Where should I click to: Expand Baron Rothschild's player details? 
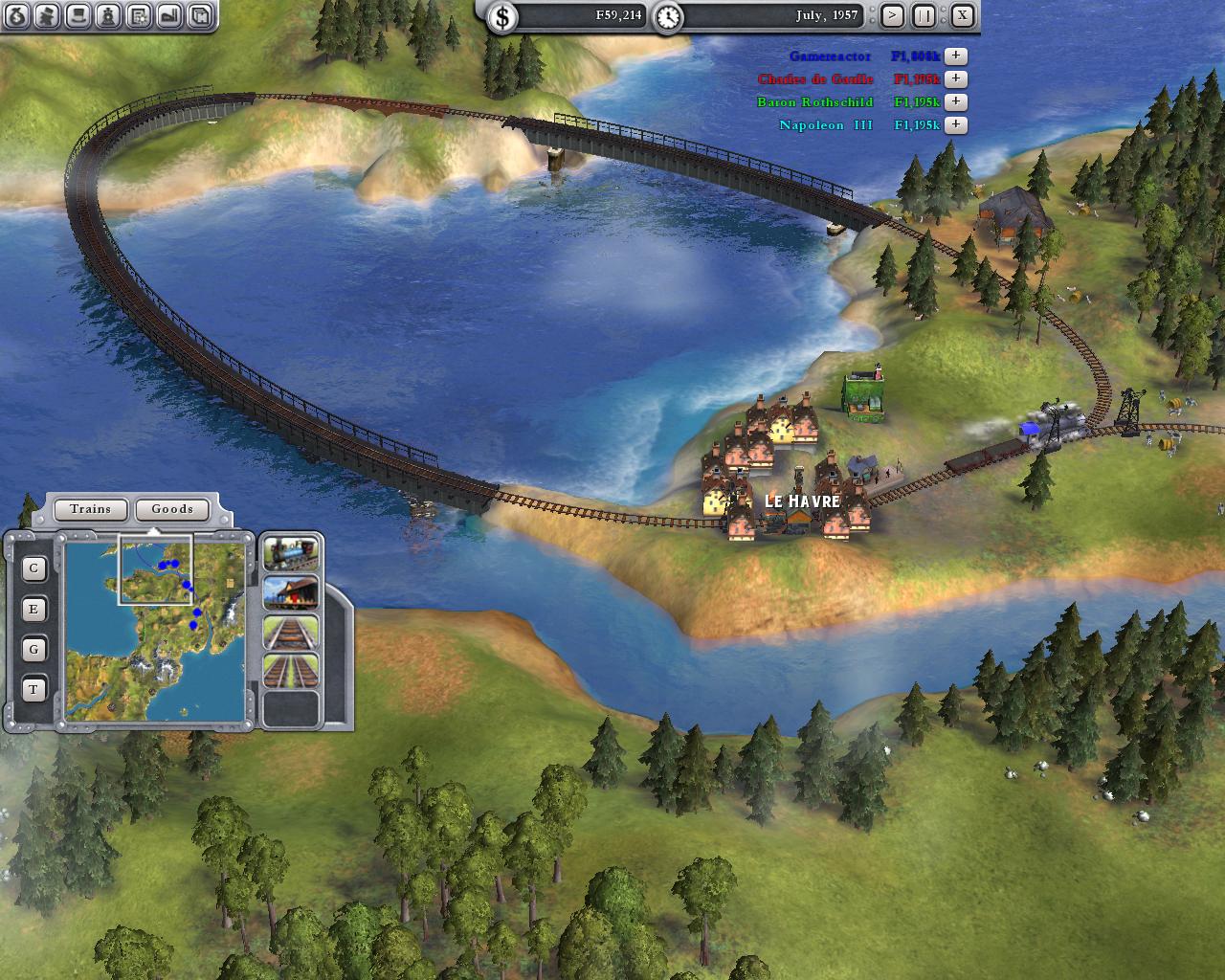tap(955, 102)
